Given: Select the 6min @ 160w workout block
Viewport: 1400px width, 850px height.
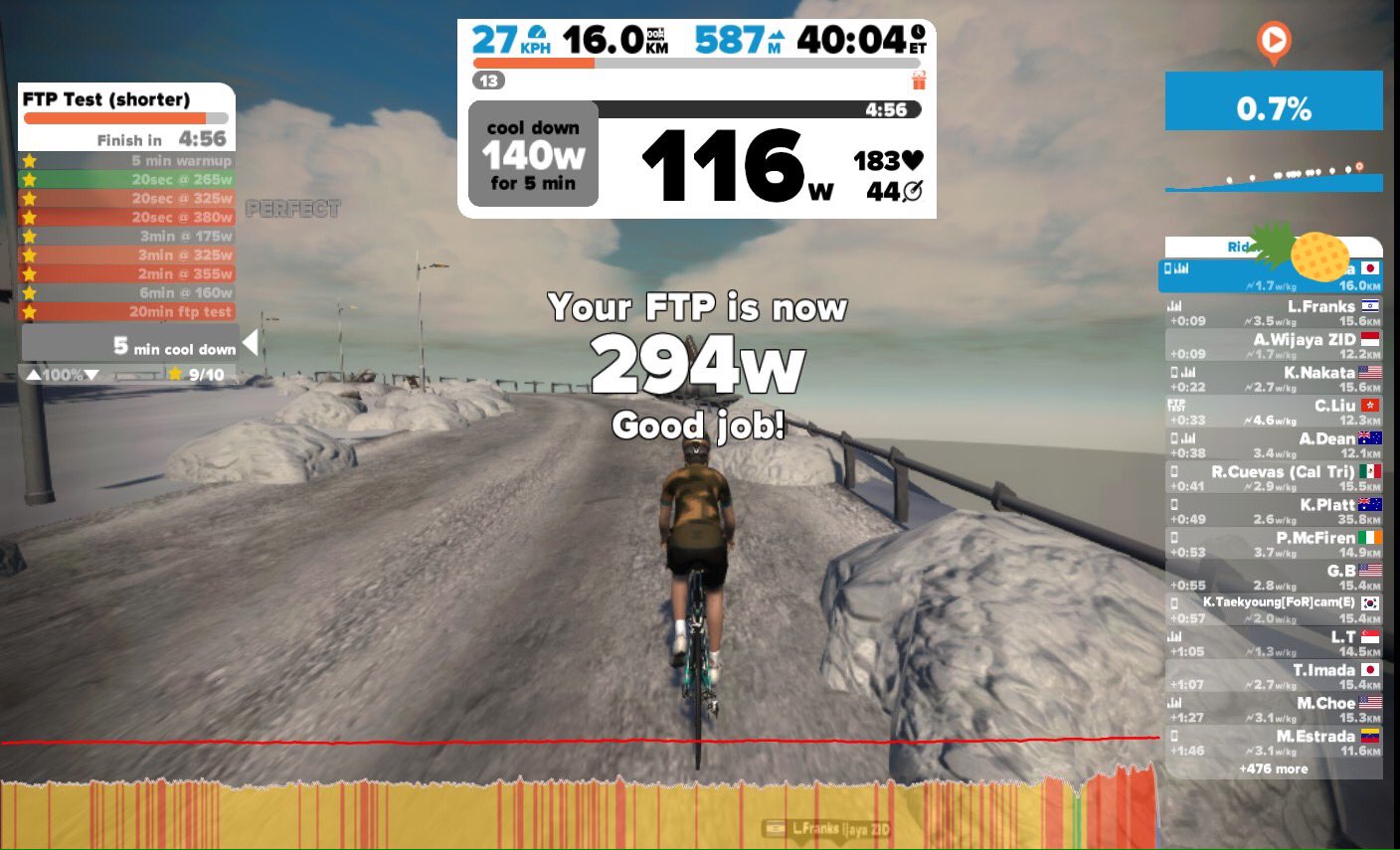Looking at the screenshot, I should [x=127, y=292].
